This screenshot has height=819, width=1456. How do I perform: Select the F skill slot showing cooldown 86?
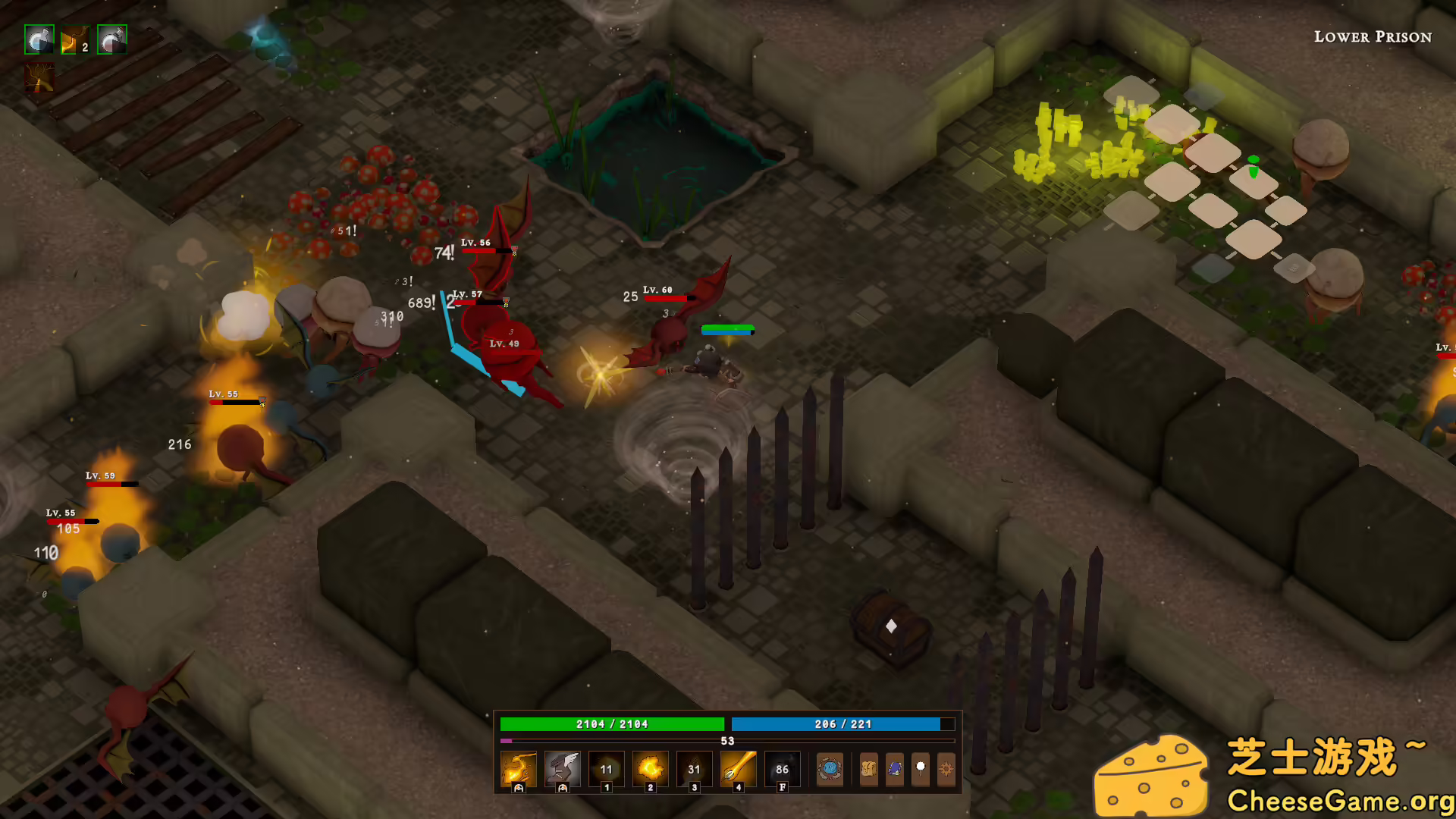782,768
